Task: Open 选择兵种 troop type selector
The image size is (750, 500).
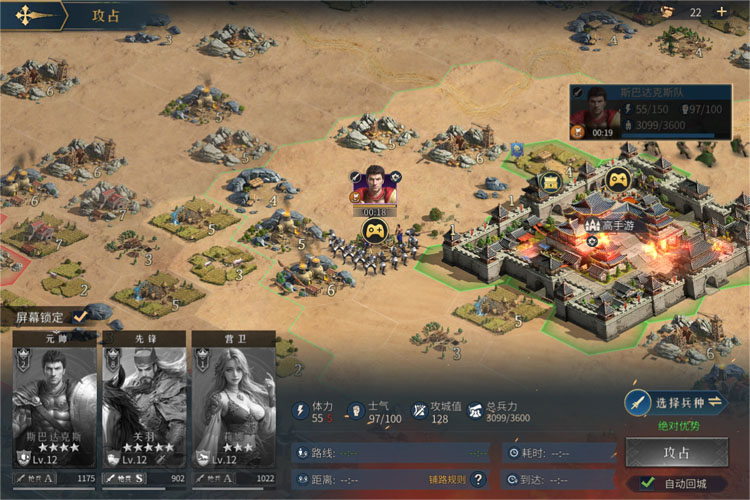Action: click(x=676, y=403)
